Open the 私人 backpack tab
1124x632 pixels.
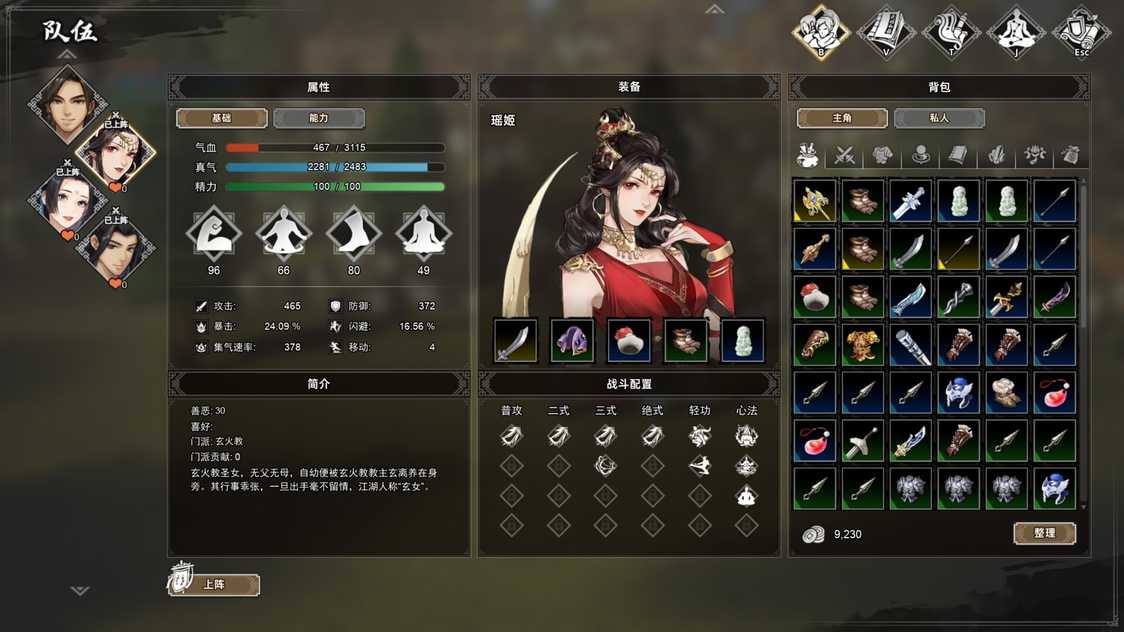[938, 118]
